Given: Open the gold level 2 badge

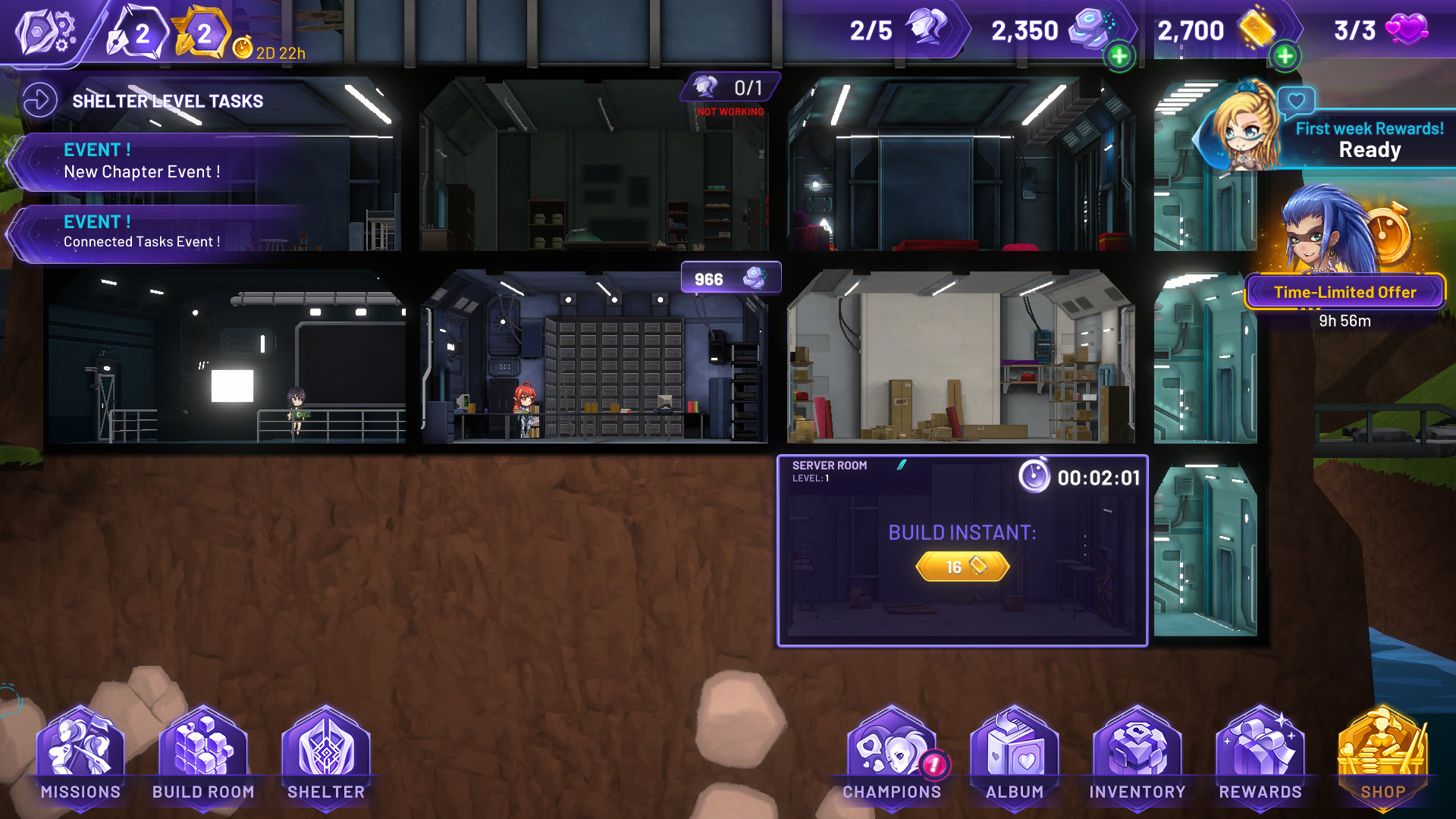Looking at the screenshot, I should (x=202, y=33).
